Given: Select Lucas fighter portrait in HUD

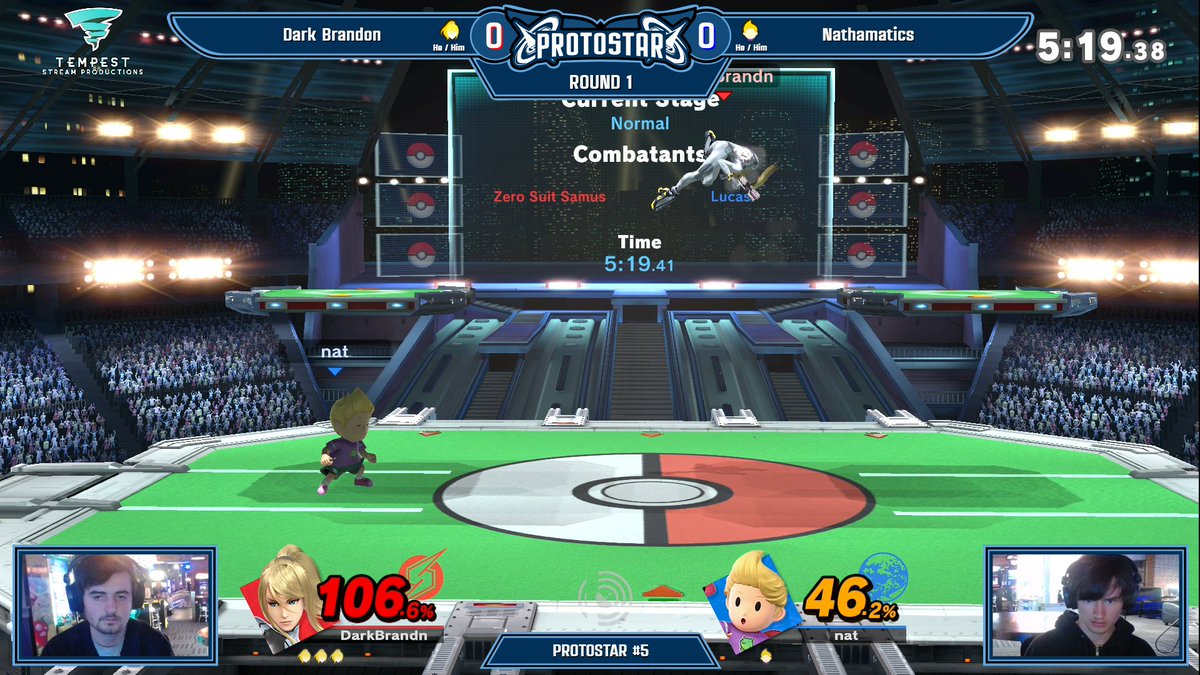Looking at the screenshot, I should click(757, 600).
